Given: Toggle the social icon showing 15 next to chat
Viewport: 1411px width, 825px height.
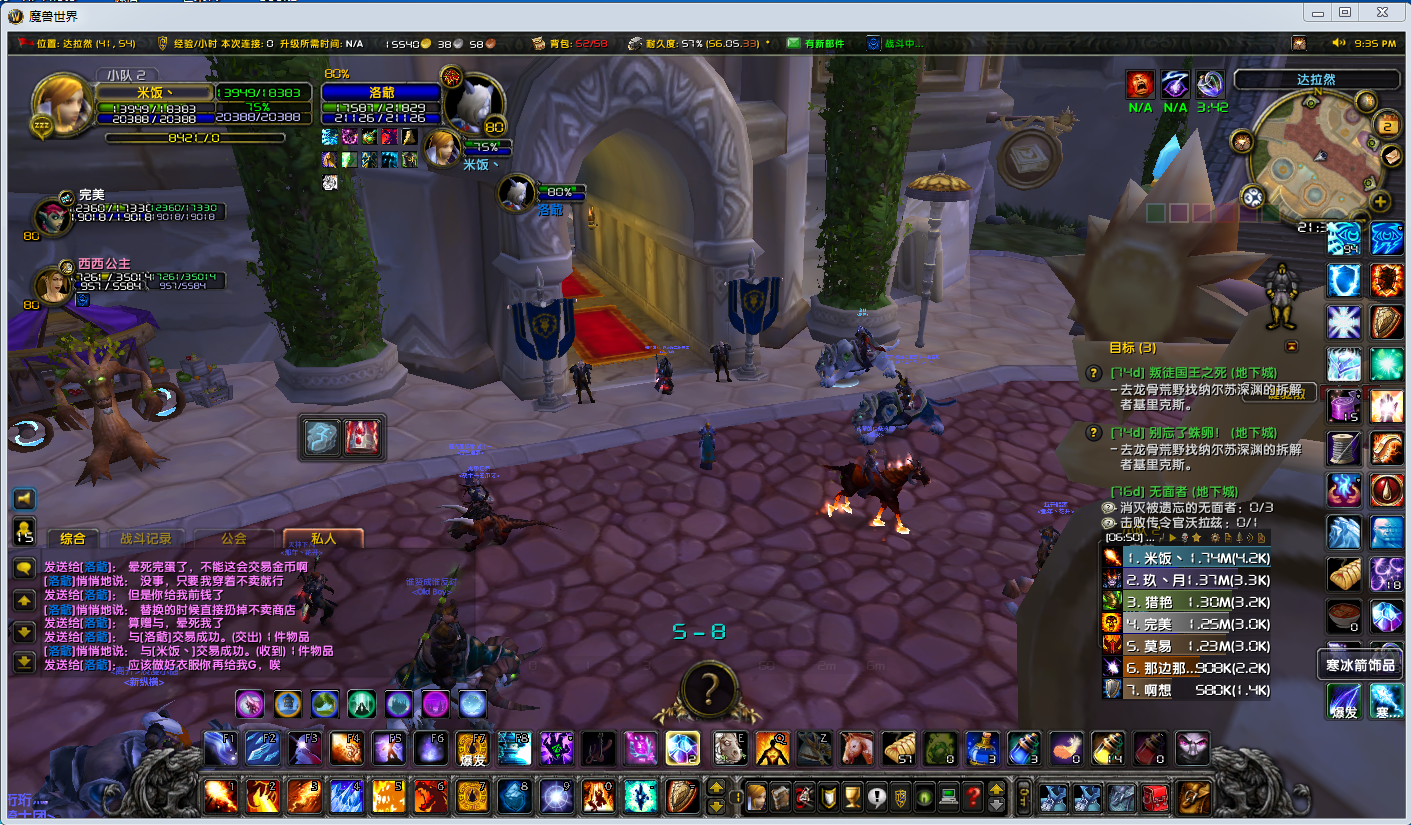Looking at the screenshot, I should point(24,530).
